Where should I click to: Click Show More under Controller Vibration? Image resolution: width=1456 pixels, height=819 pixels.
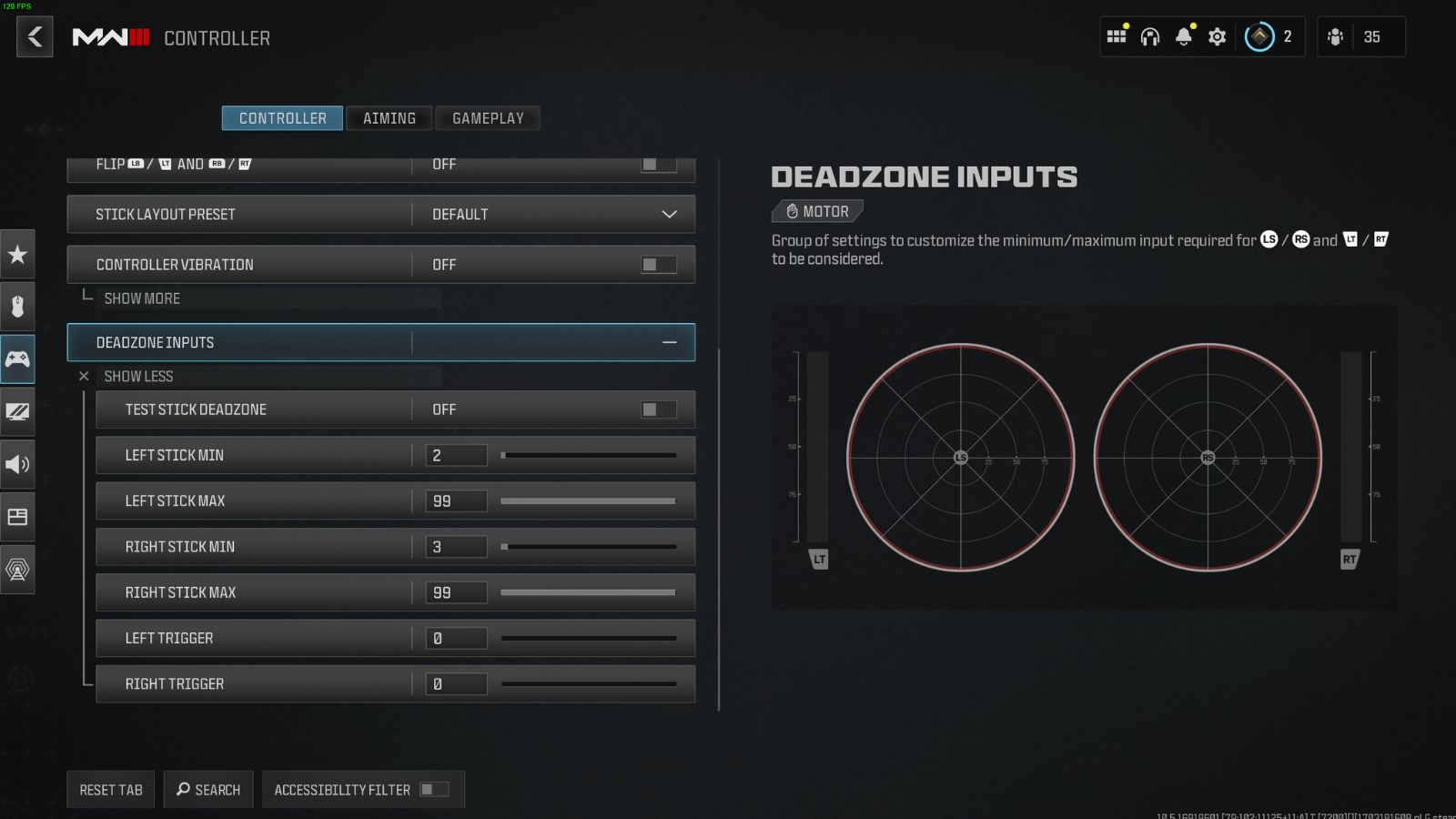pyautogui.click(x=142, y=298)
